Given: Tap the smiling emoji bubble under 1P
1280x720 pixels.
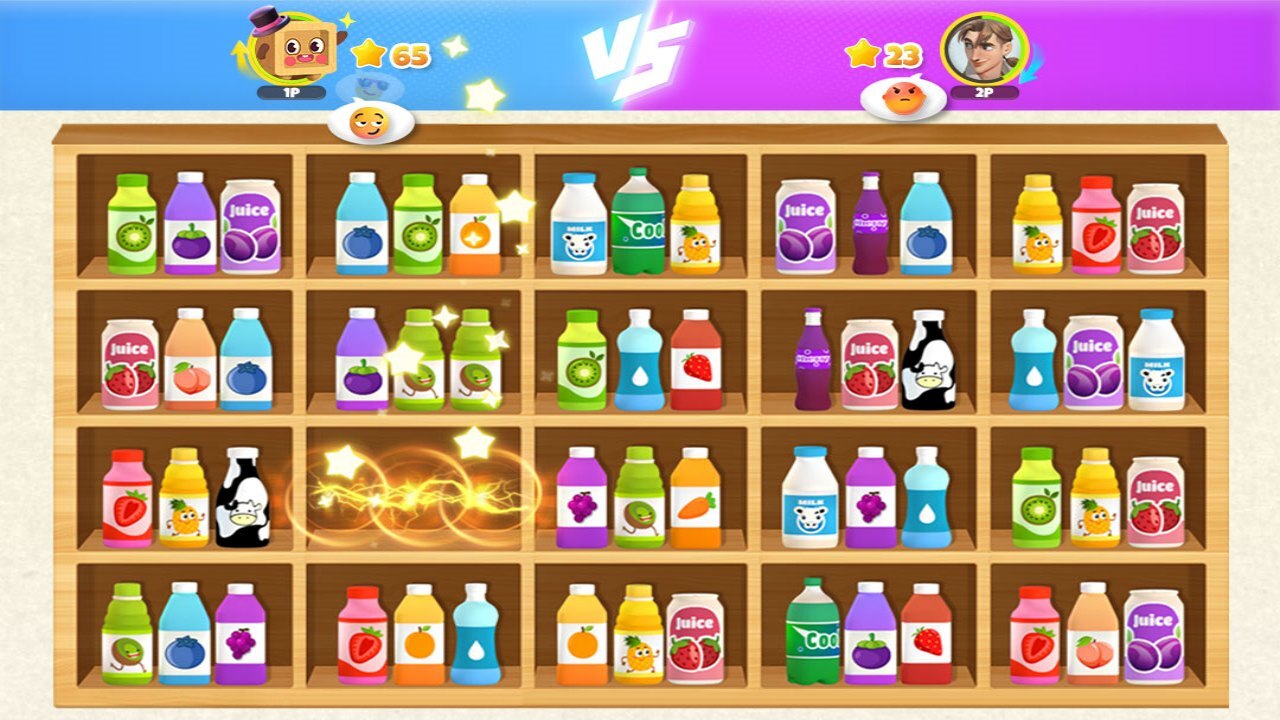Looking at the screenshot, I should coord(370,124).
